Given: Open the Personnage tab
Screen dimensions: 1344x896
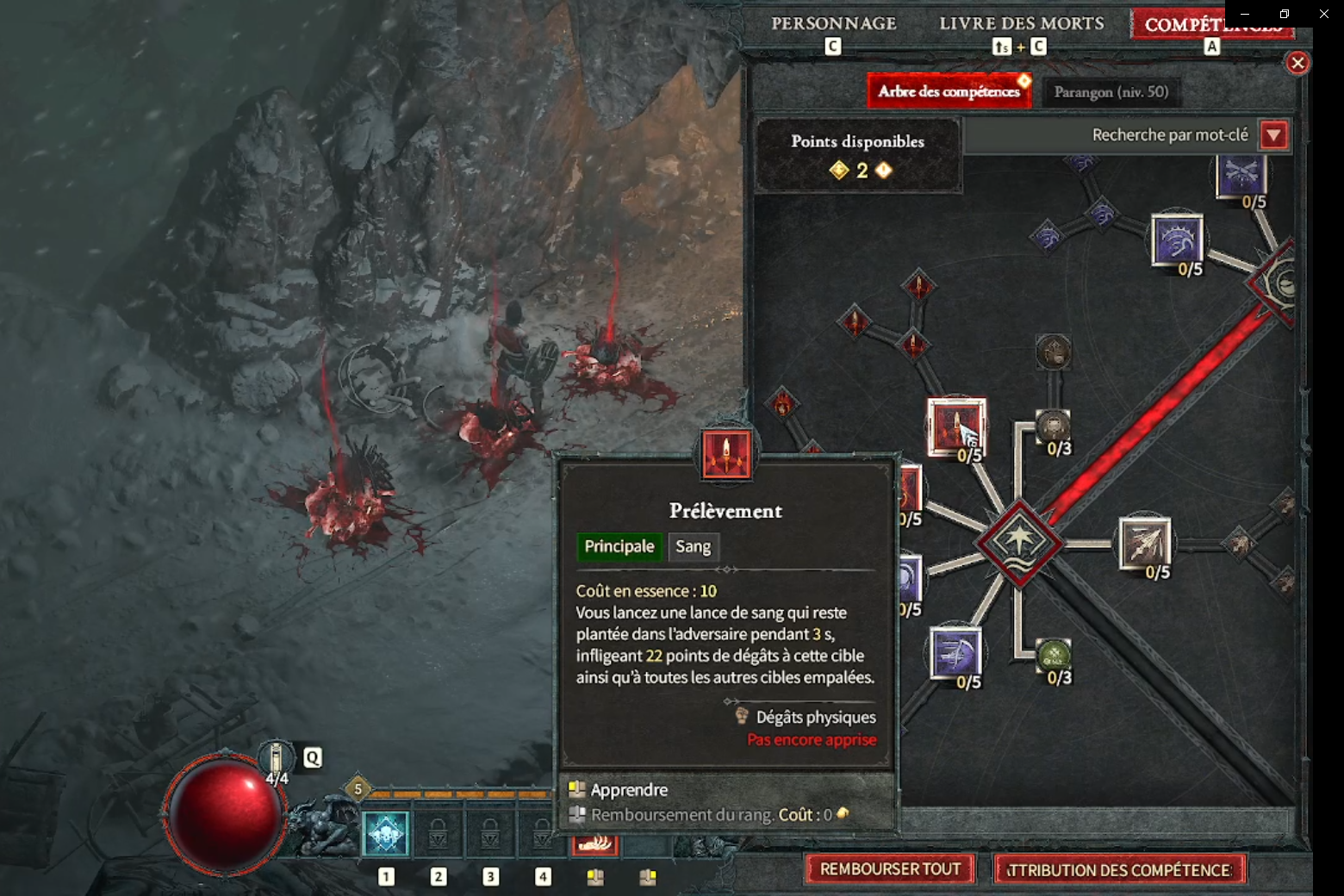Looking at the screenshot, I should (x=833, y=24).
